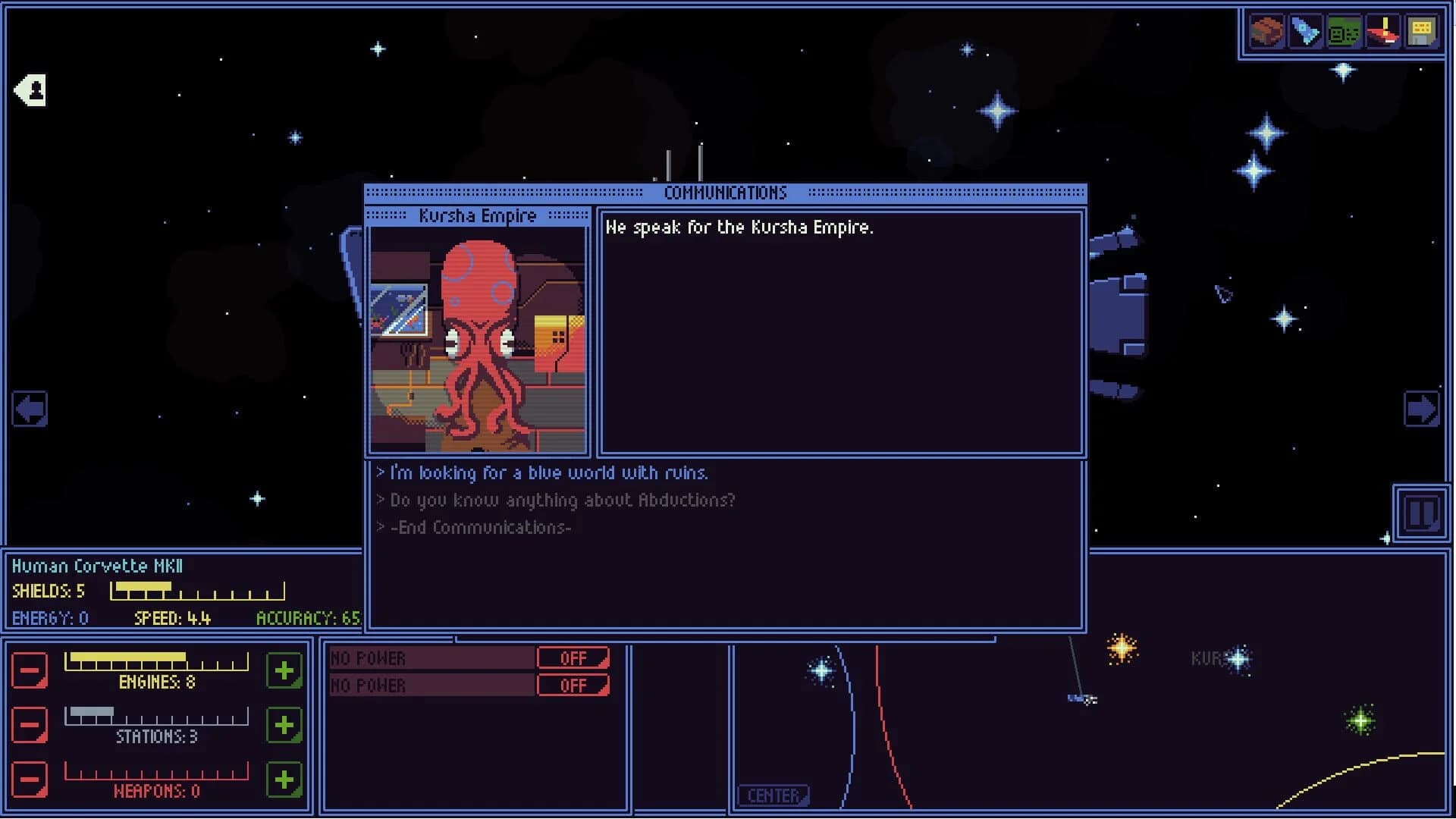Viewport: 1456px width, 819px height.
Task: Select 'I'm looking for a blue world with ruins'
Action: [548, 472]
